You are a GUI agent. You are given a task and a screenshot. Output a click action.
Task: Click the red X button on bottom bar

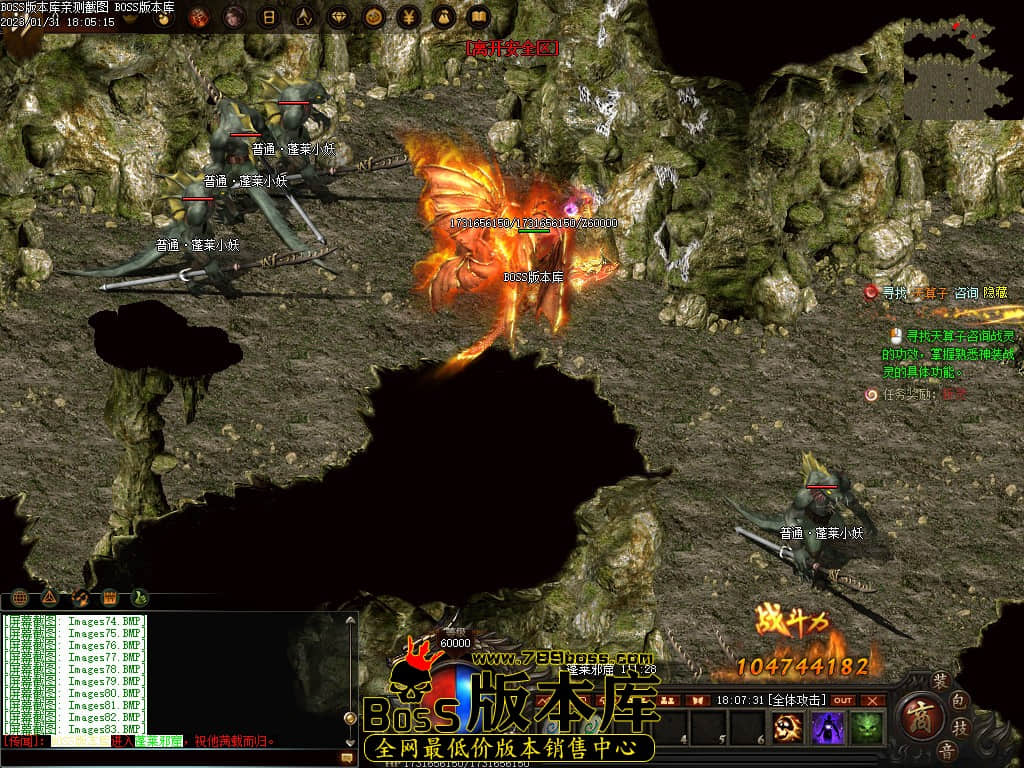click(873, 700)
